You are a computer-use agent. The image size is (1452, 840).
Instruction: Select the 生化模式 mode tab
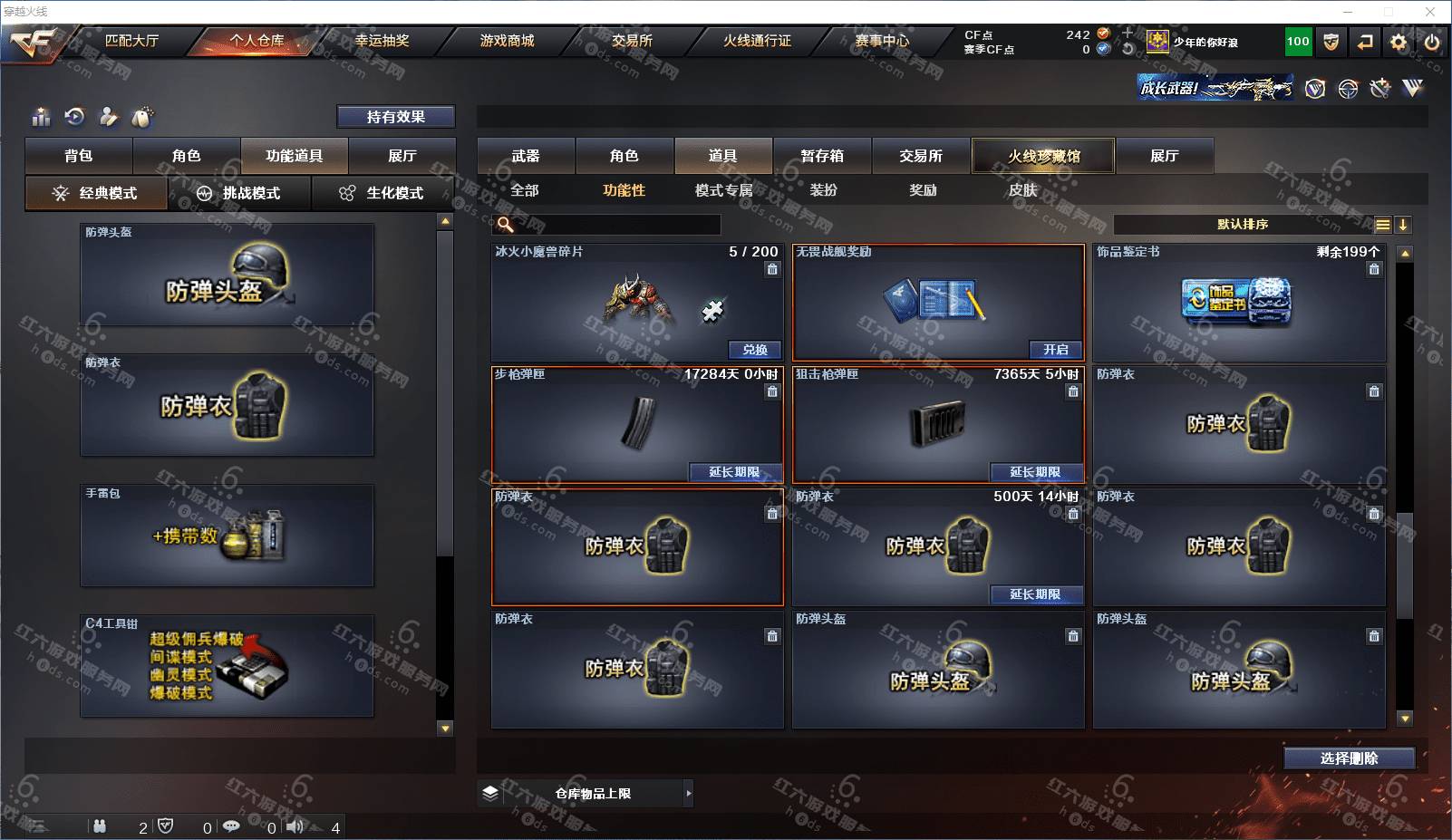coord(382,193)
